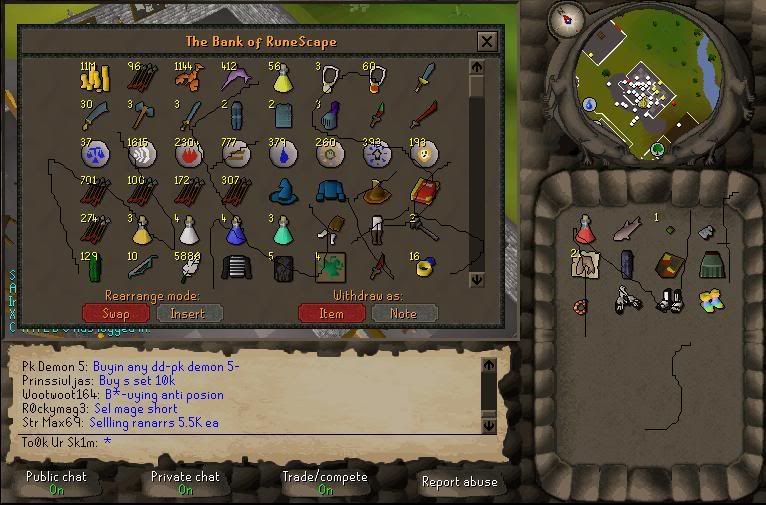Select the green skirt in inventory
Viewport: 766px width, 505px height.
(710, 265)
